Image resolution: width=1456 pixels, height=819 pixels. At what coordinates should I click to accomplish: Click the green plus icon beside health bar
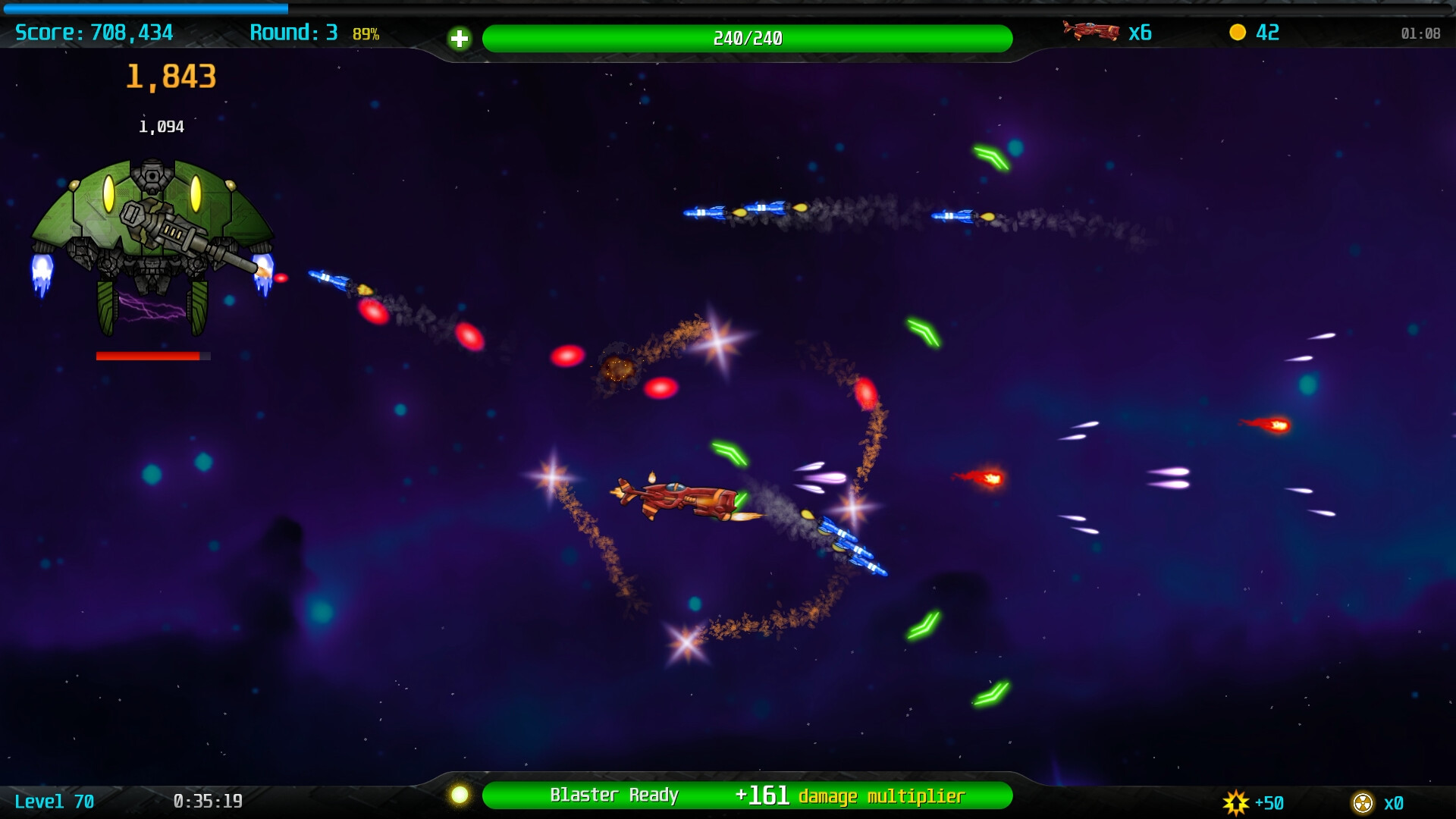click(460, 38)
